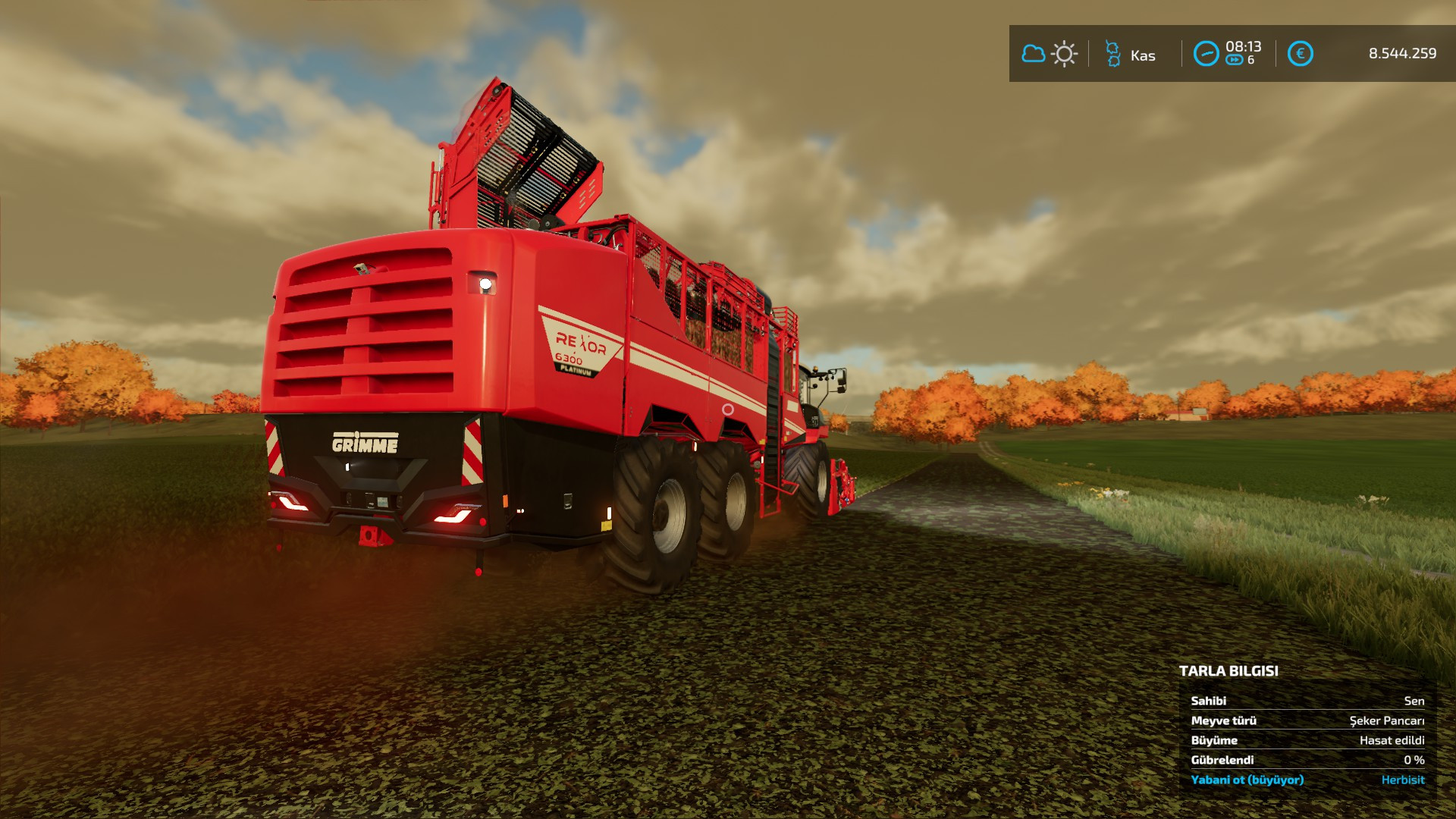Screen dimensions: 1456x819
Task: Click the money balance 8.544.259
Action: click(x=1401, y=54)
